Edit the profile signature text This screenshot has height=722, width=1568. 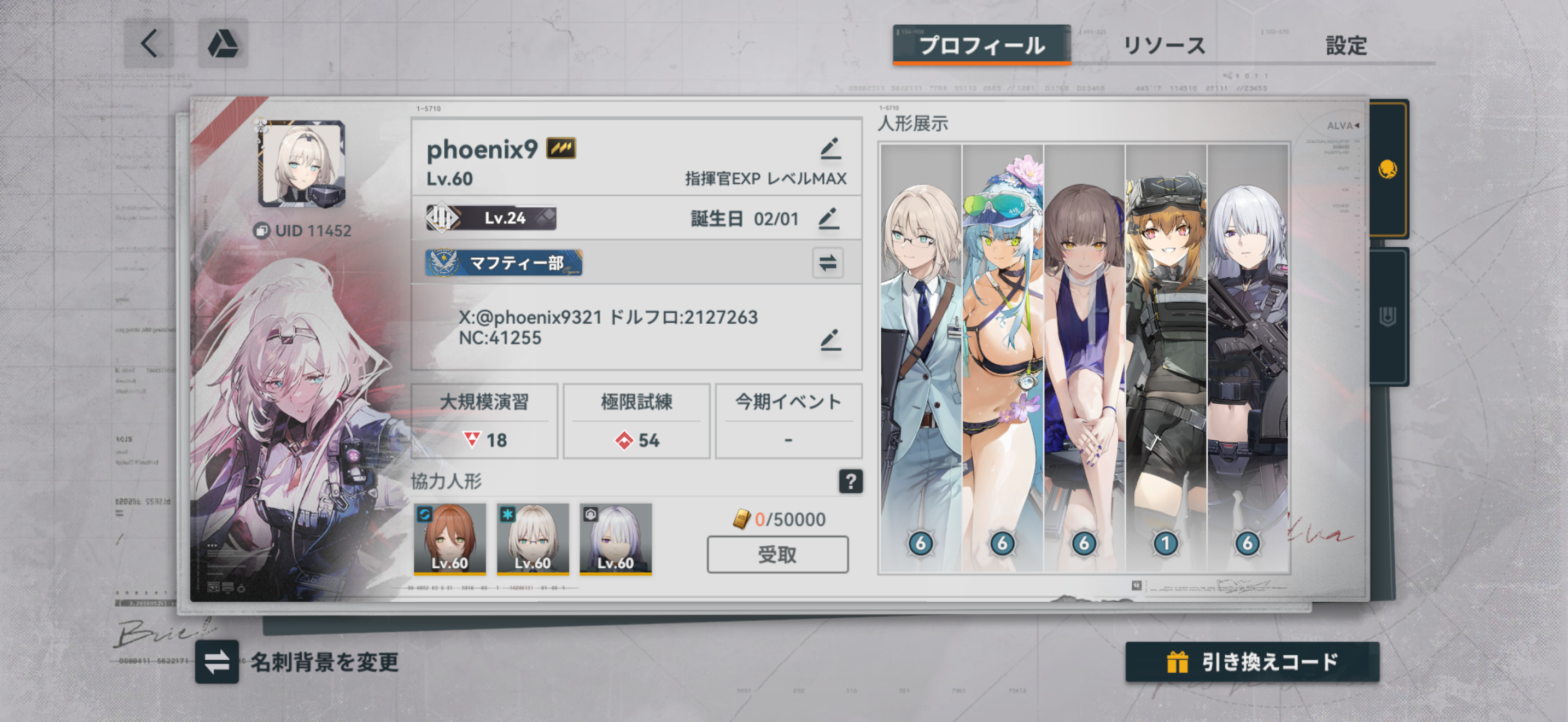pos(830,340)
